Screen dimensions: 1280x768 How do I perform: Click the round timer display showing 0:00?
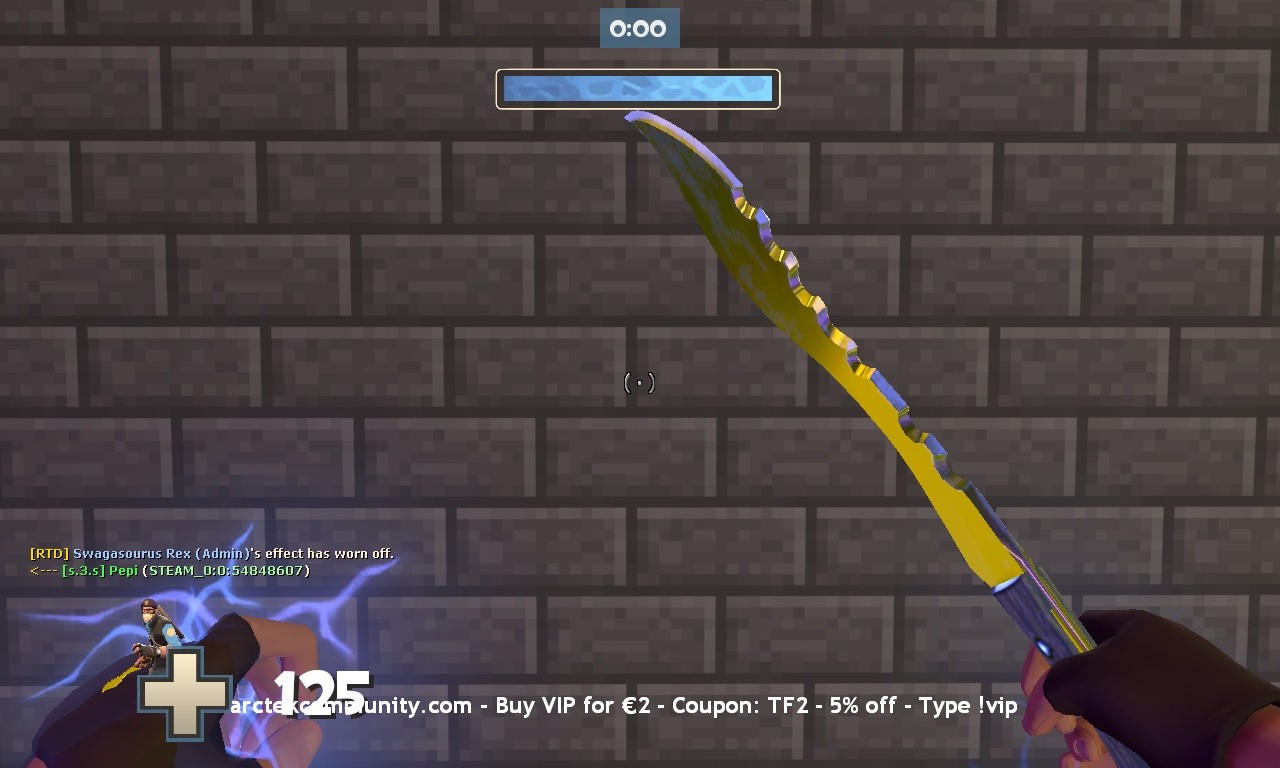[x=639, y=28]
